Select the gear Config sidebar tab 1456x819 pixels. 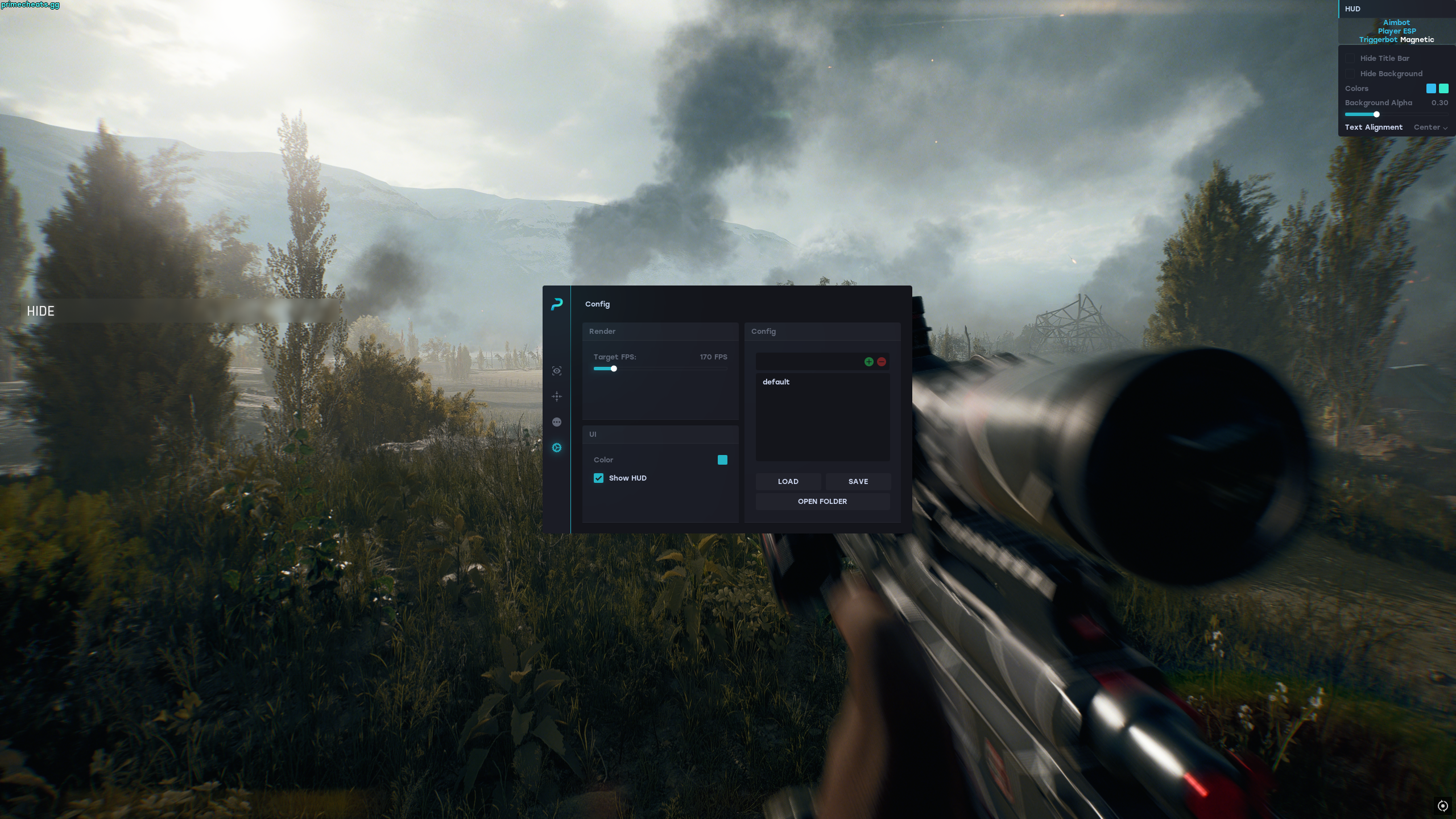click(x=557, y=448)
